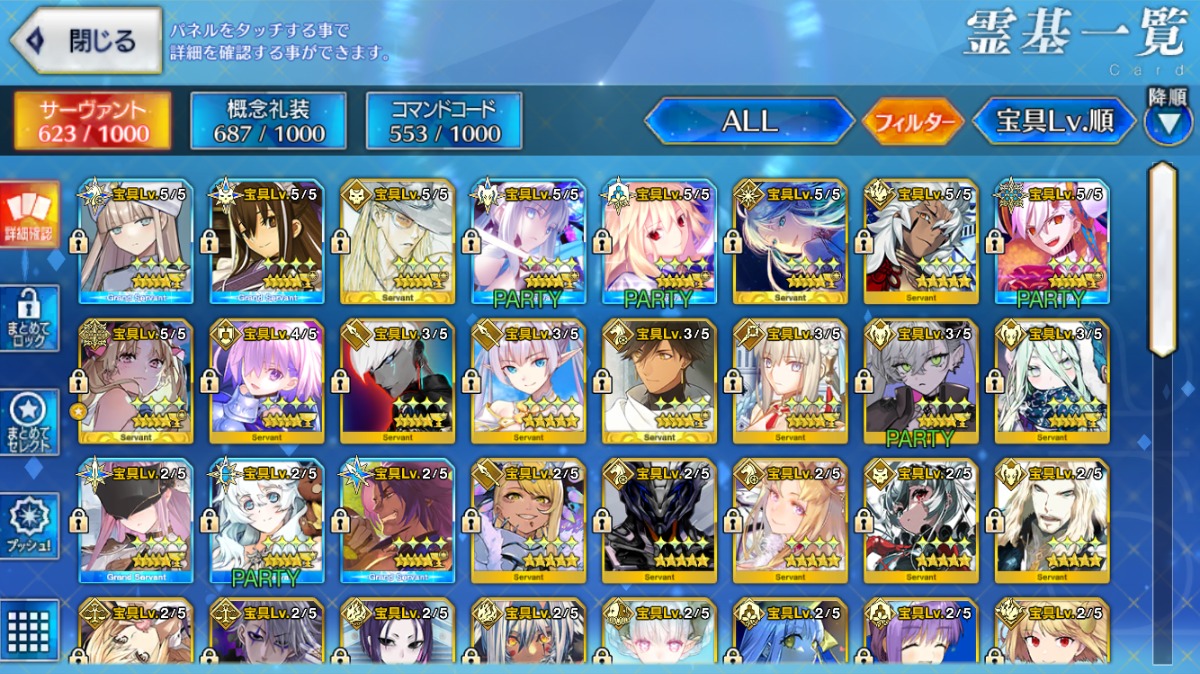Open the 概念礼装 tab

[268, 122]
